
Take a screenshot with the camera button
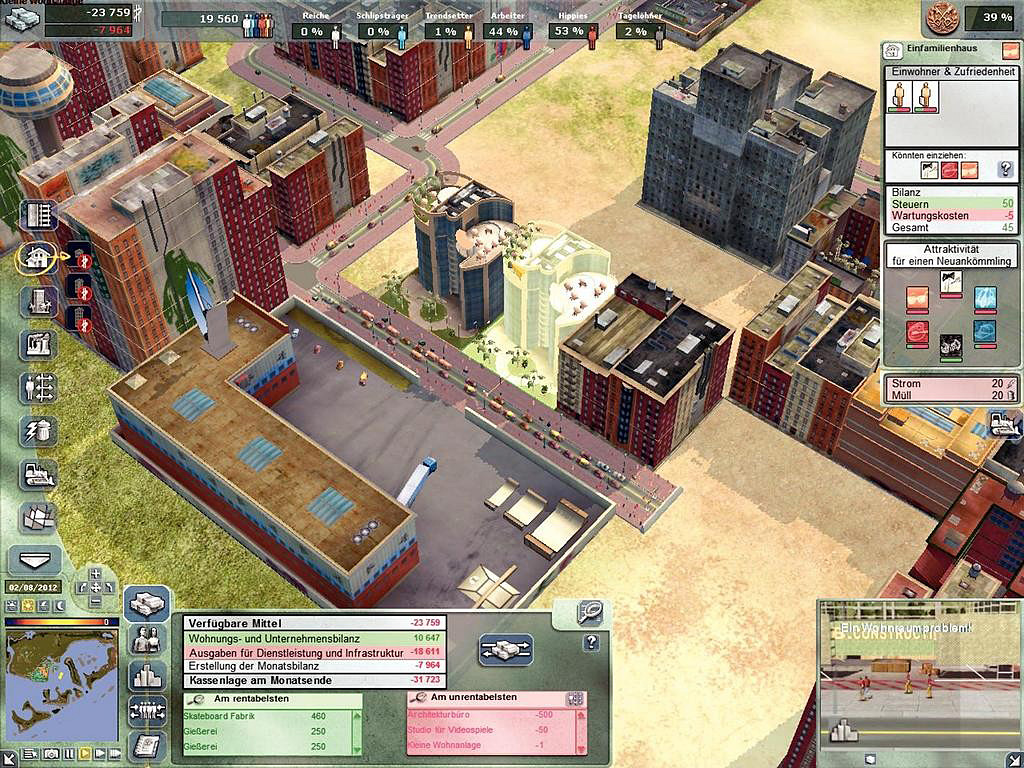(x=50, y=752)
